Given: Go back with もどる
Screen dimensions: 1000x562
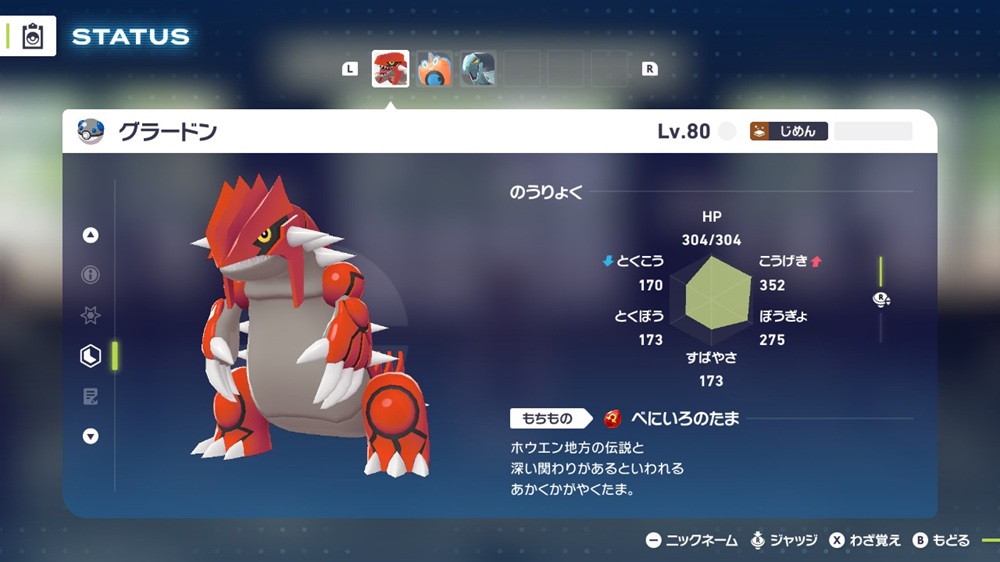Looking at the screenshot, I should click(x=941, y=540).
